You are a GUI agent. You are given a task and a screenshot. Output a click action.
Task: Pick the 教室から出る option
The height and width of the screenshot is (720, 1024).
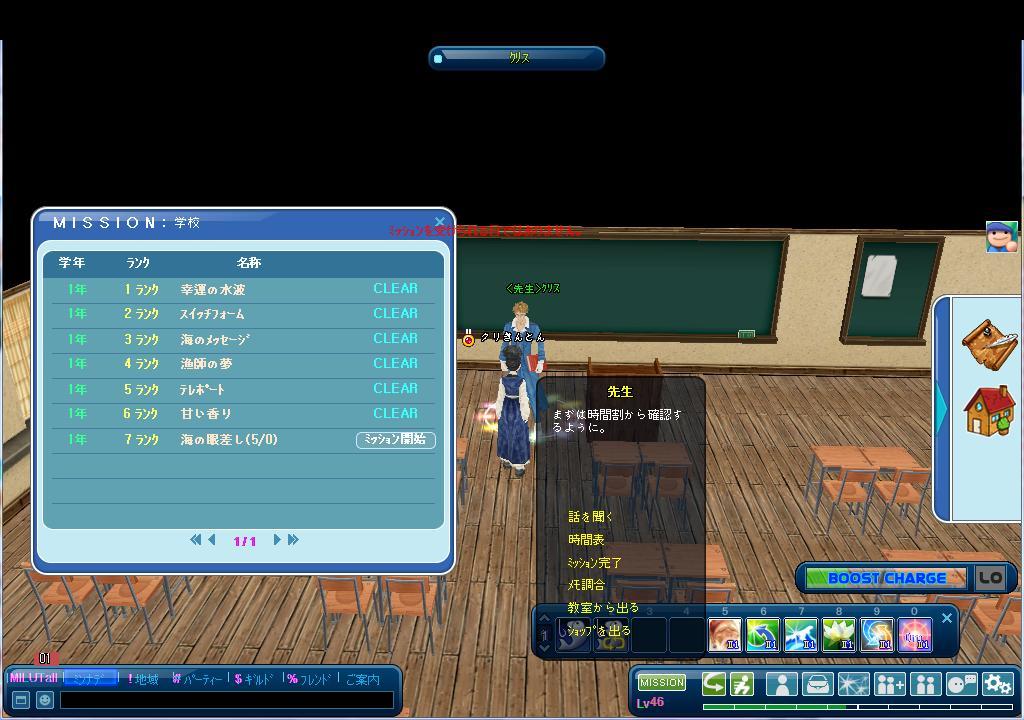pos(602,608)
